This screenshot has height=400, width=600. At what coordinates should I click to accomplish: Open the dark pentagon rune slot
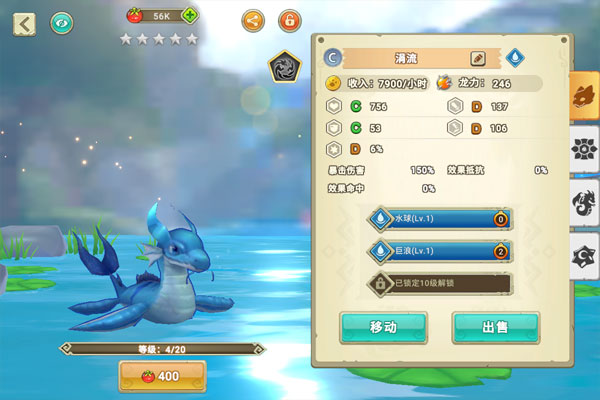click(285, 68)
